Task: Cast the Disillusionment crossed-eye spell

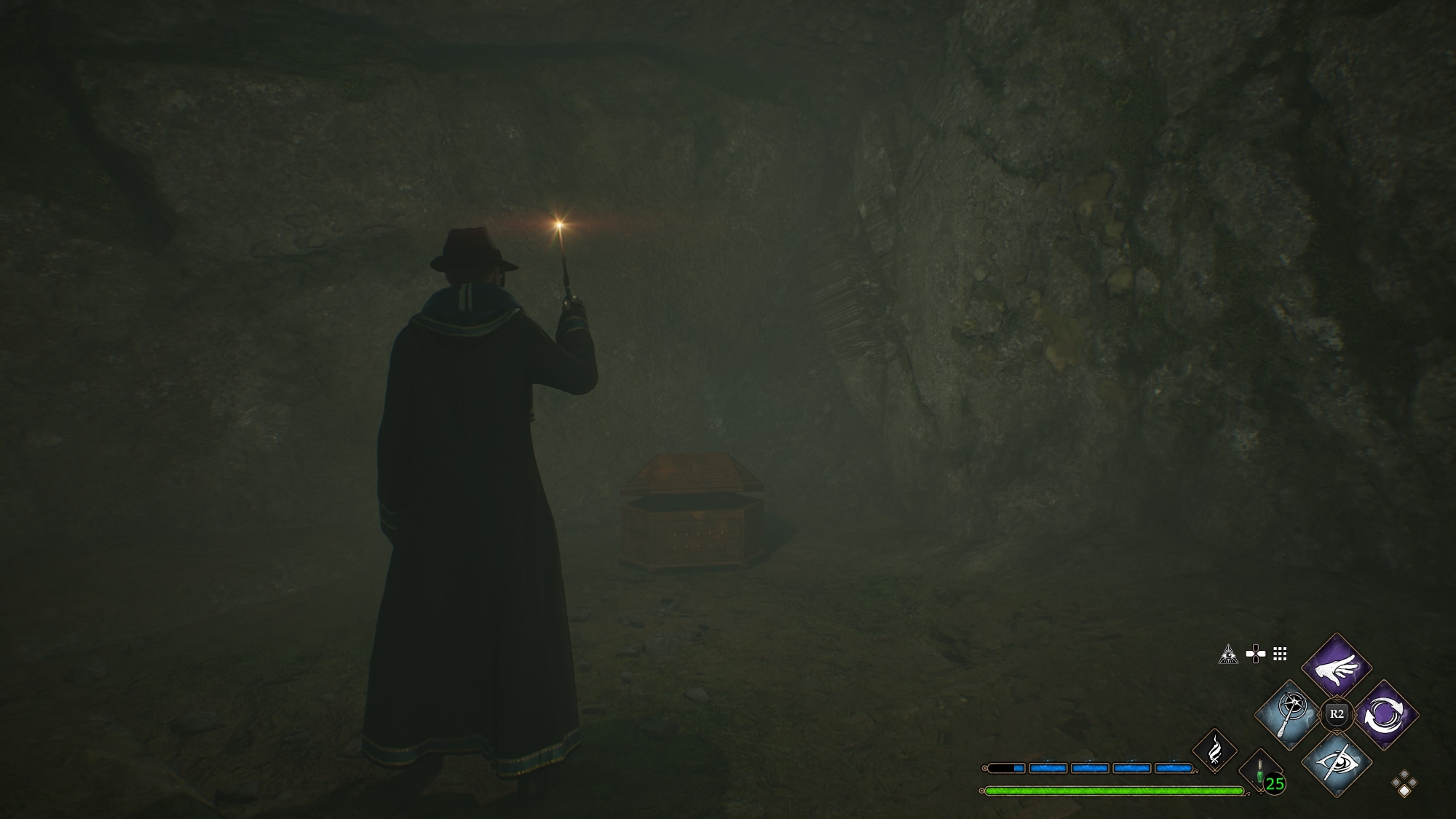Action: tap(1336, 763)
